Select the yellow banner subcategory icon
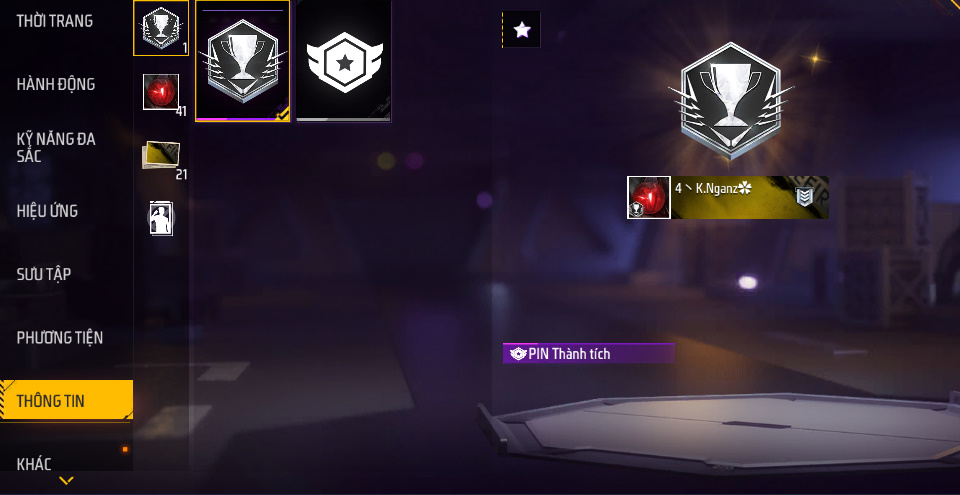Image resolution: width=960 pixels, height=495 pixels. [x=160, y=154]
